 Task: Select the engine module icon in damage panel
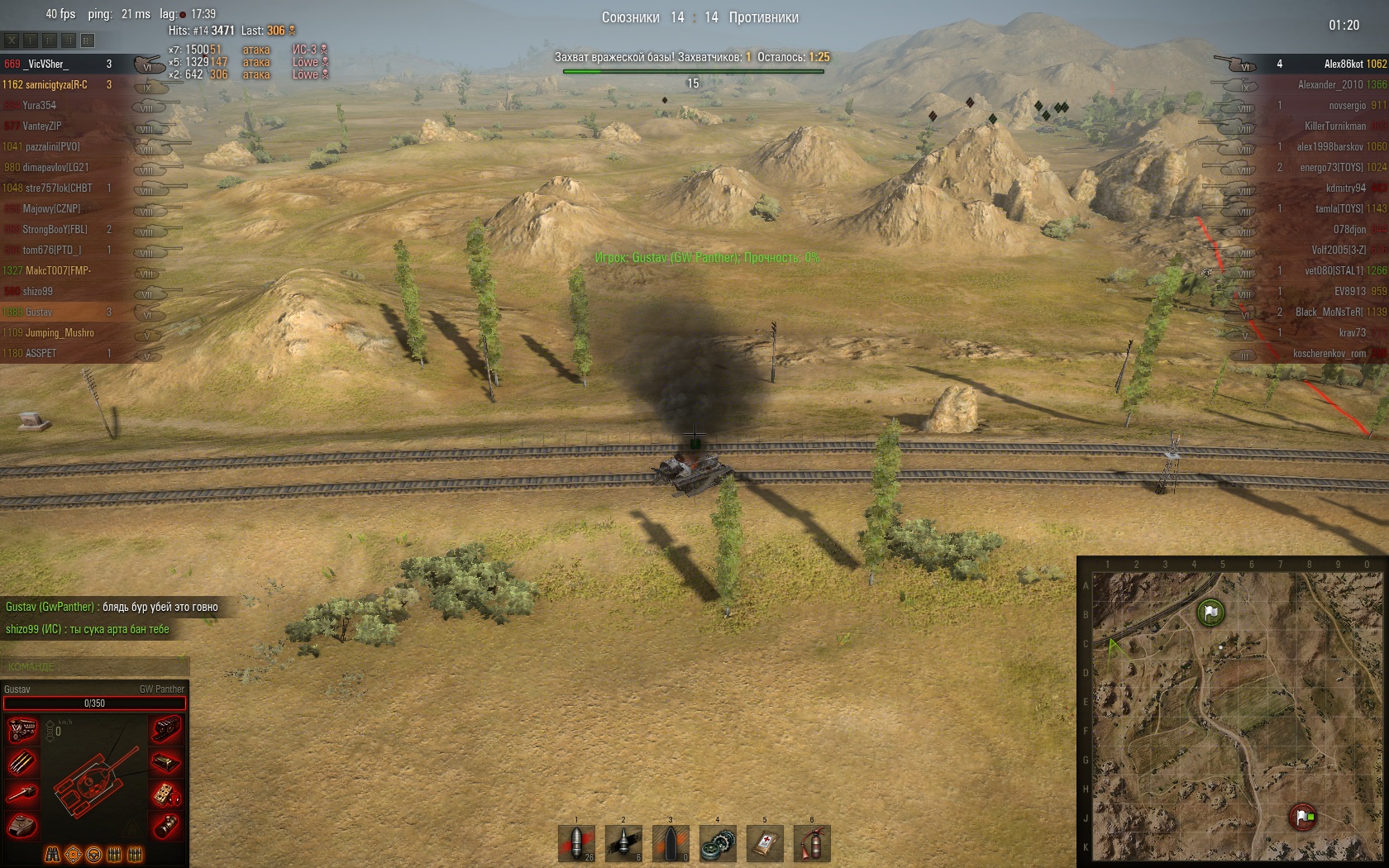(x=22, y=730)
